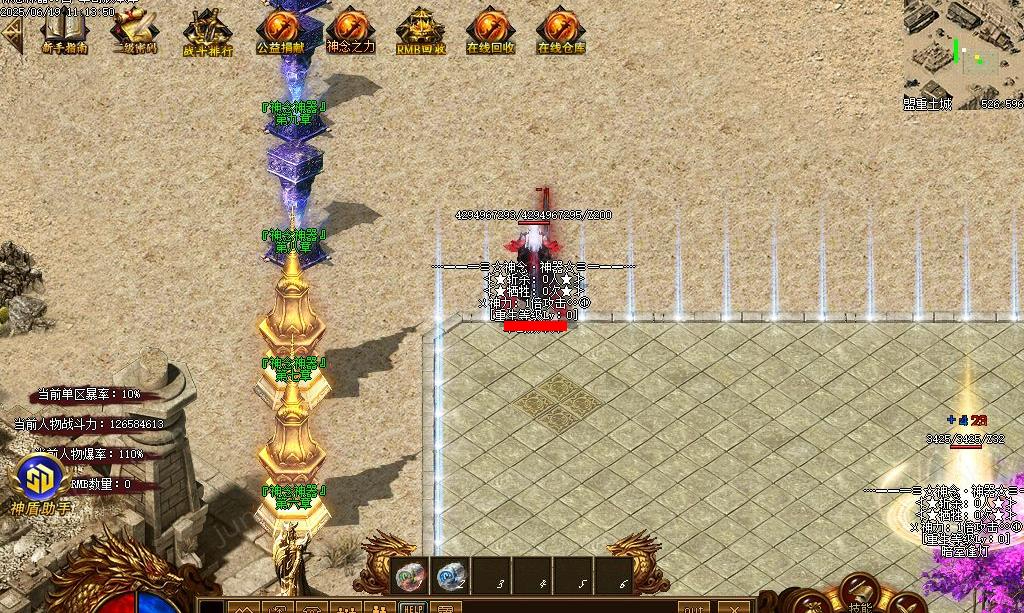
Task: Open the 技能 skills button
Action: click(859, 596)
